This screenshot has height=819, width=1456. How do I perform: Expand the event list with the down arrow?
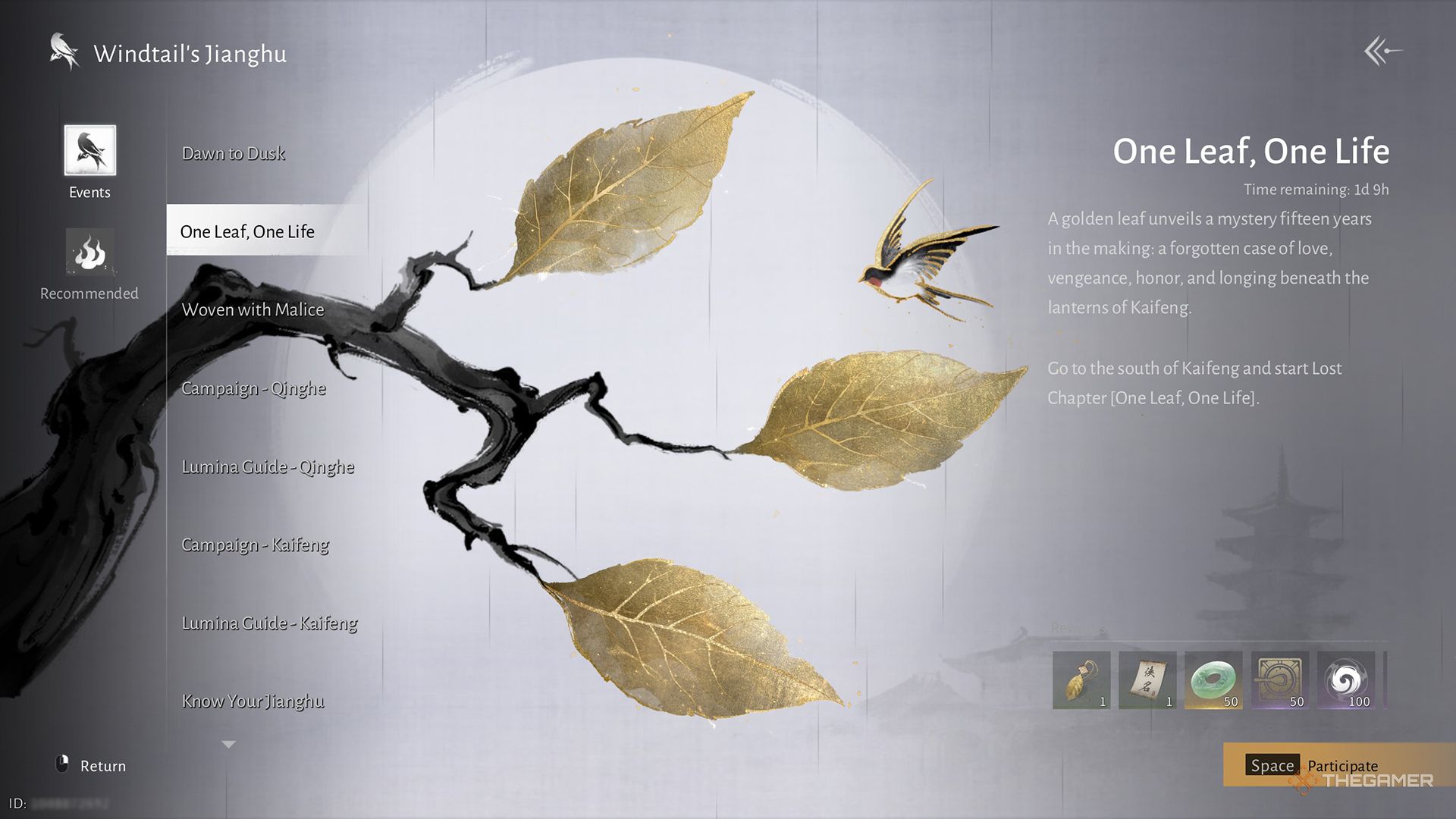pos(227,744)
